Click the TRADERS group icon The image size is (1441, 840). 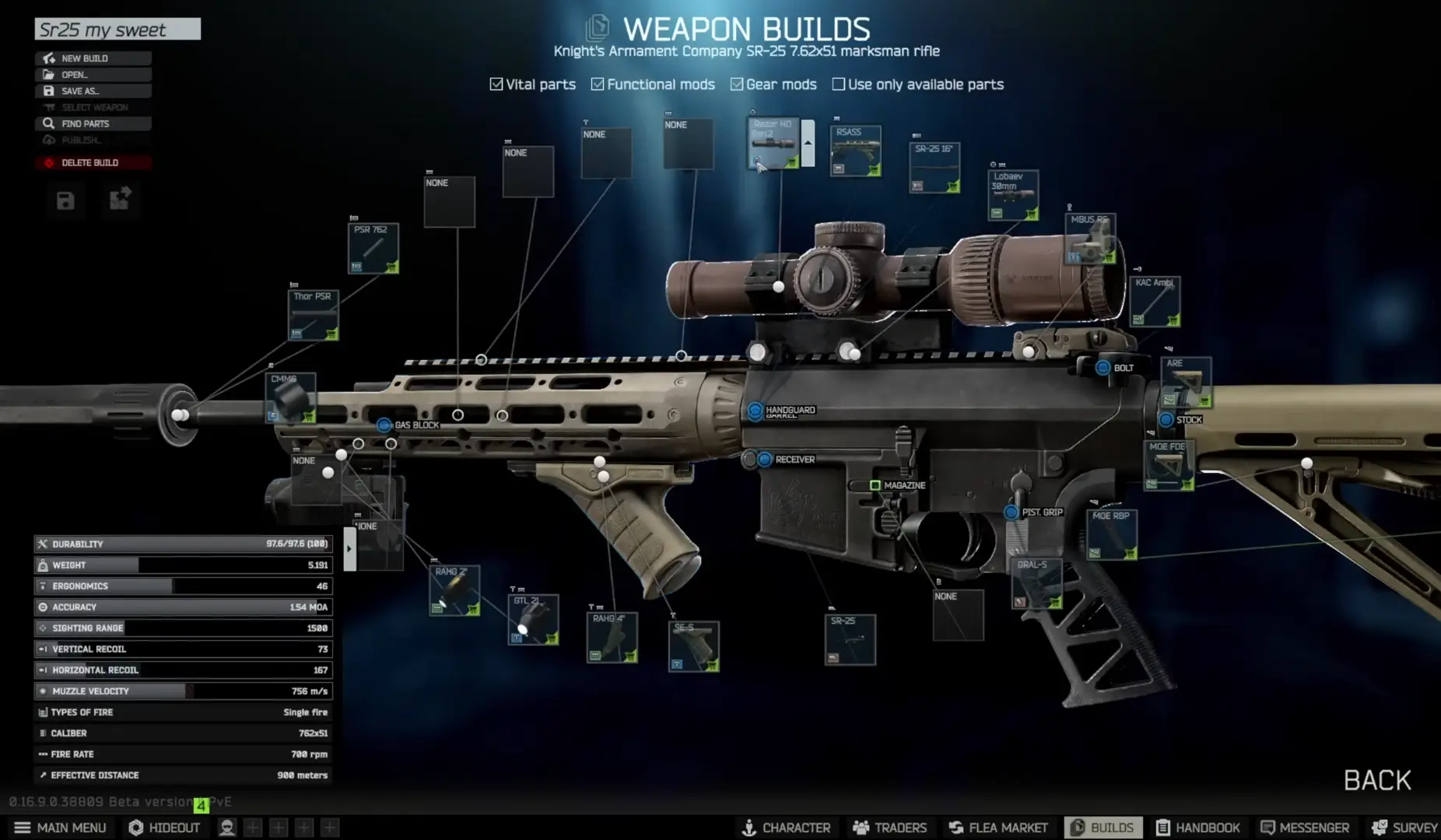point(861,828)
